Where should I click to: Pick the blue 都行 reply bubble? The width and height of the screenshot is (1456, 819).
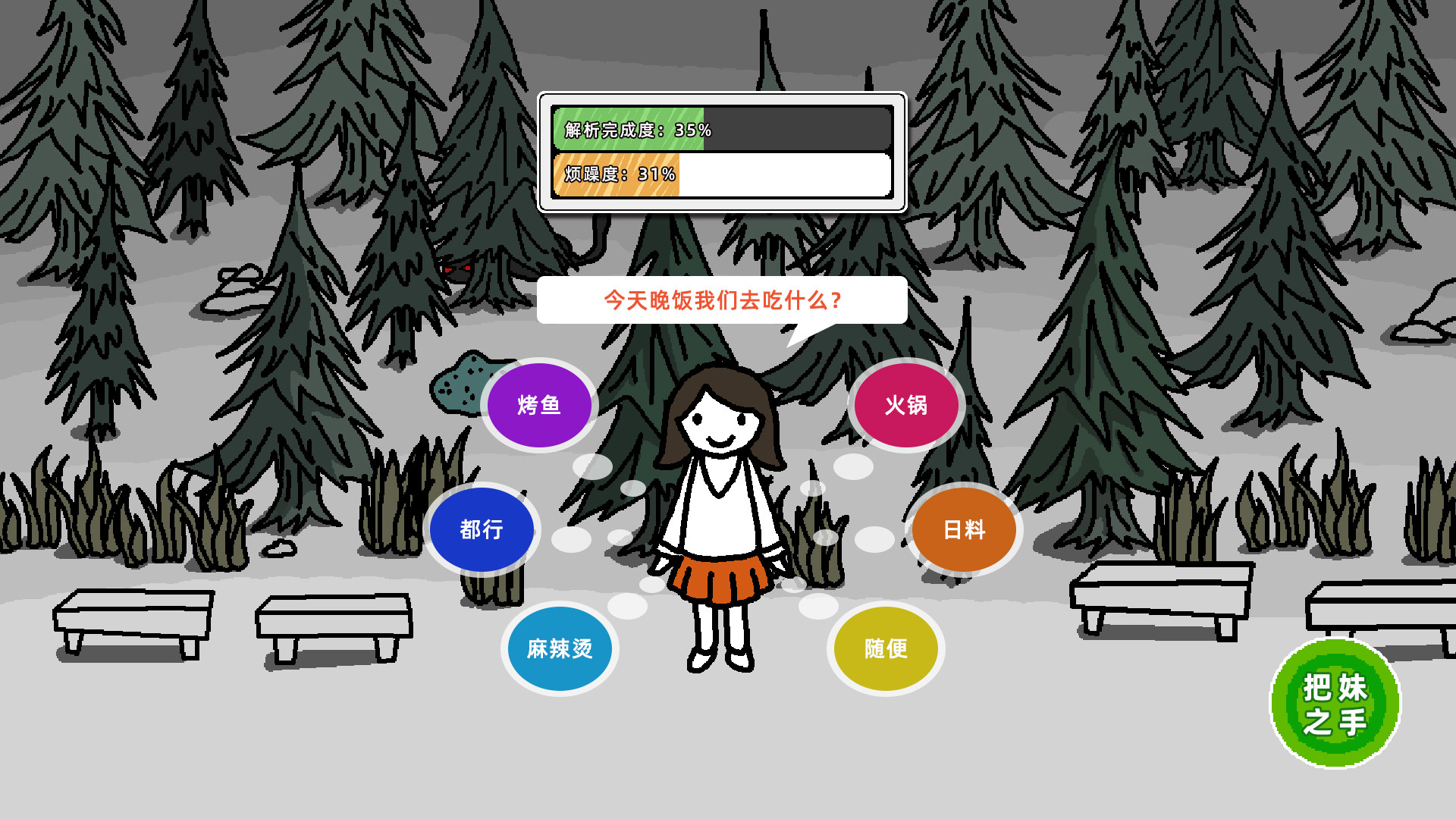[483, 529]
